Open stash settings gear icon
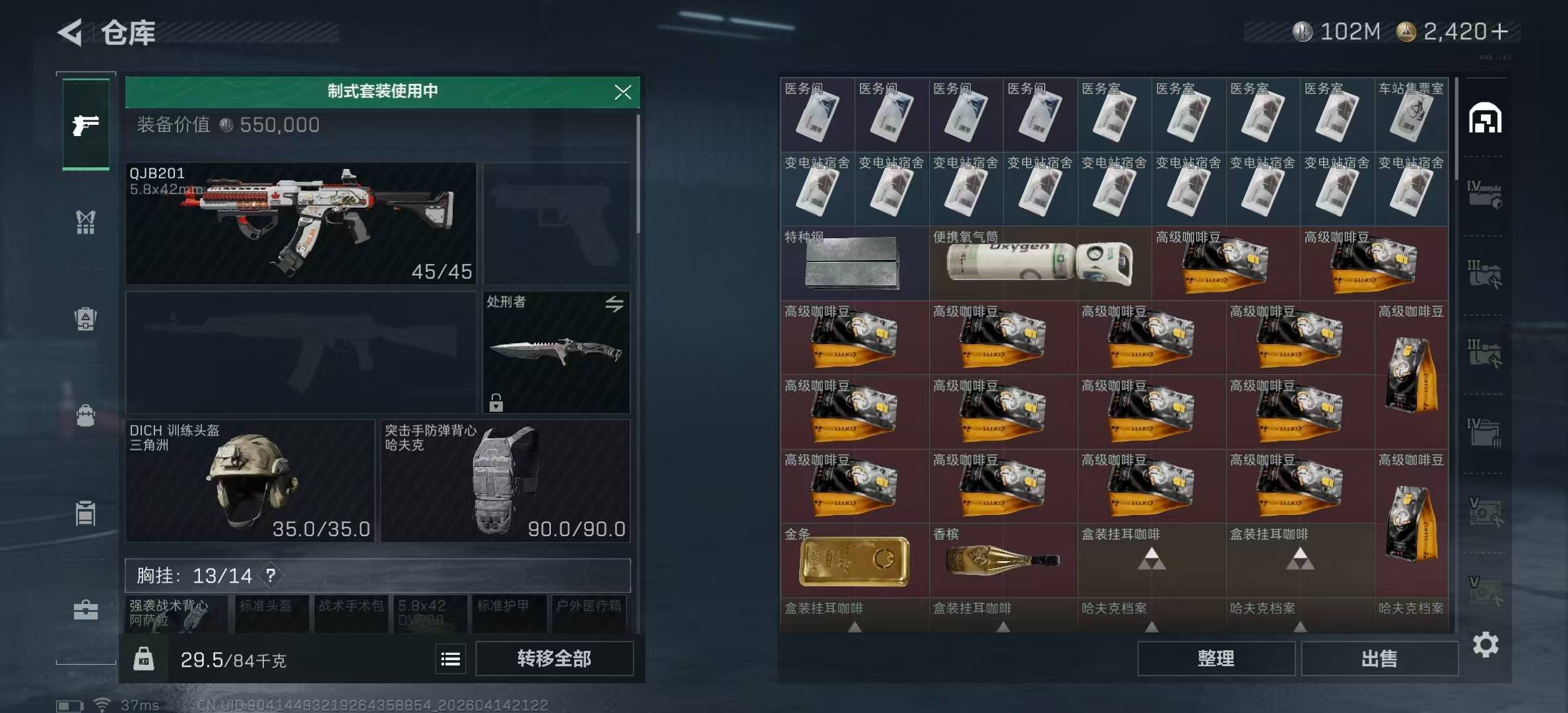 click(1486, 644)
